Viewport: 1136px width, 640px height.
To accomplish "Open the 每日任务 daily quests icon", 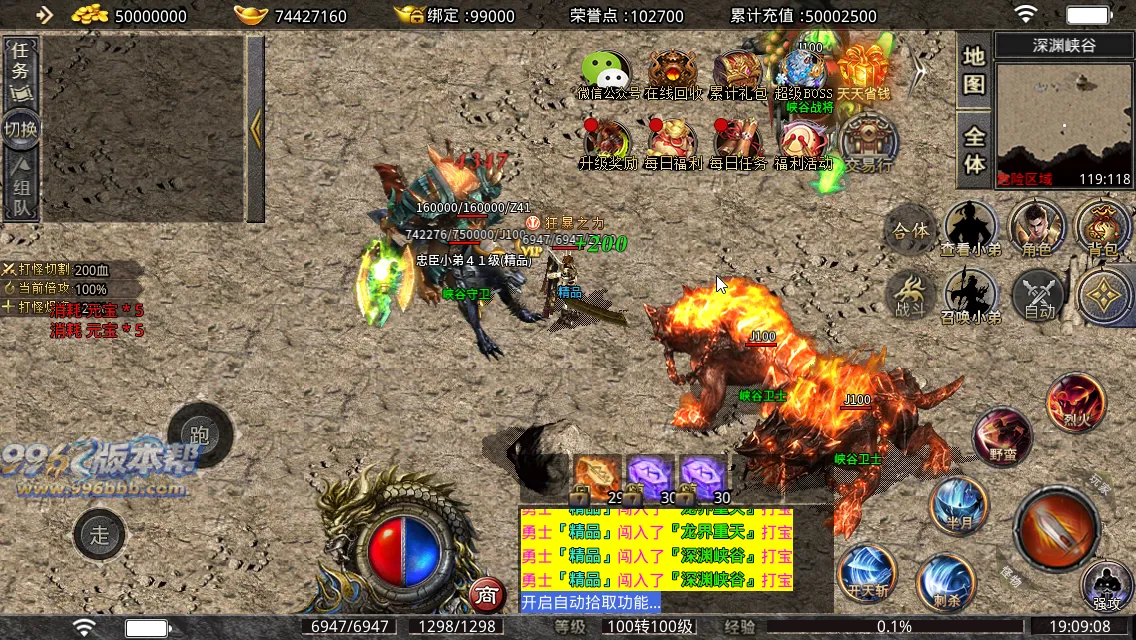I will click(x=738, y=144).
